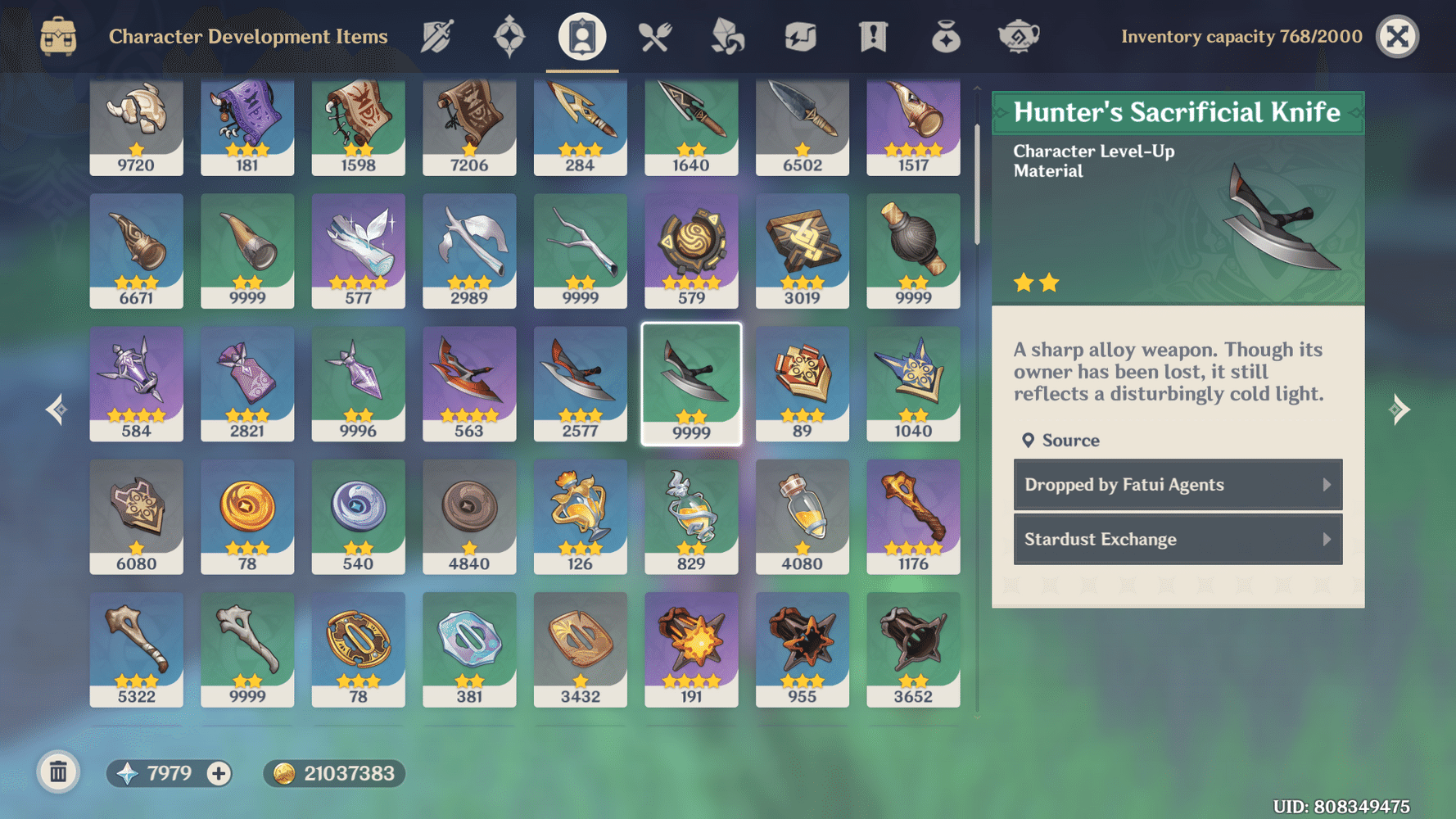Select the item slot with quantity 9720
1456x819 pixels.
click(136, 127)
